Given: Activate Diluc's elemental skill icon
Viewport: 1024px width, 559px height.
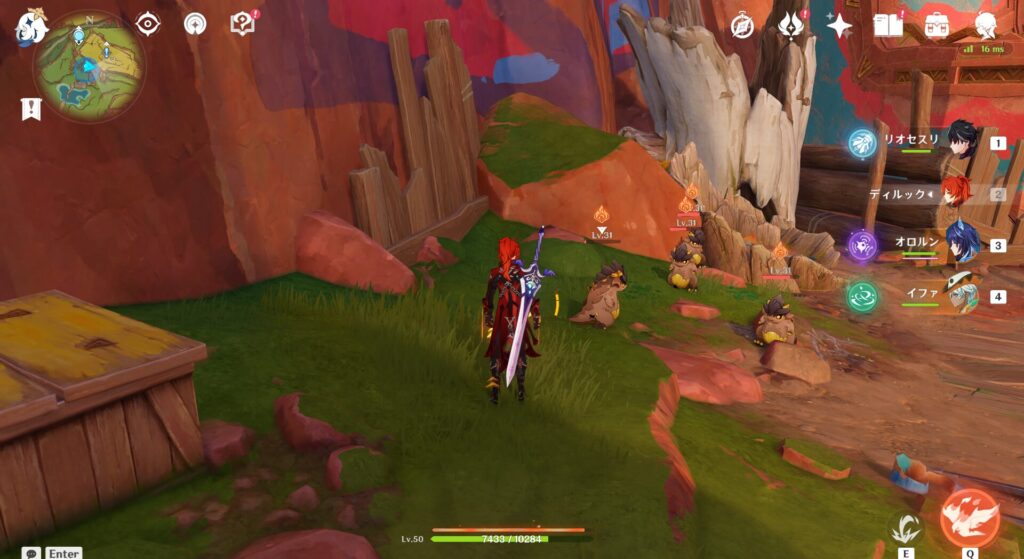Looking at the screenshot, I should [x=906, y=526].
